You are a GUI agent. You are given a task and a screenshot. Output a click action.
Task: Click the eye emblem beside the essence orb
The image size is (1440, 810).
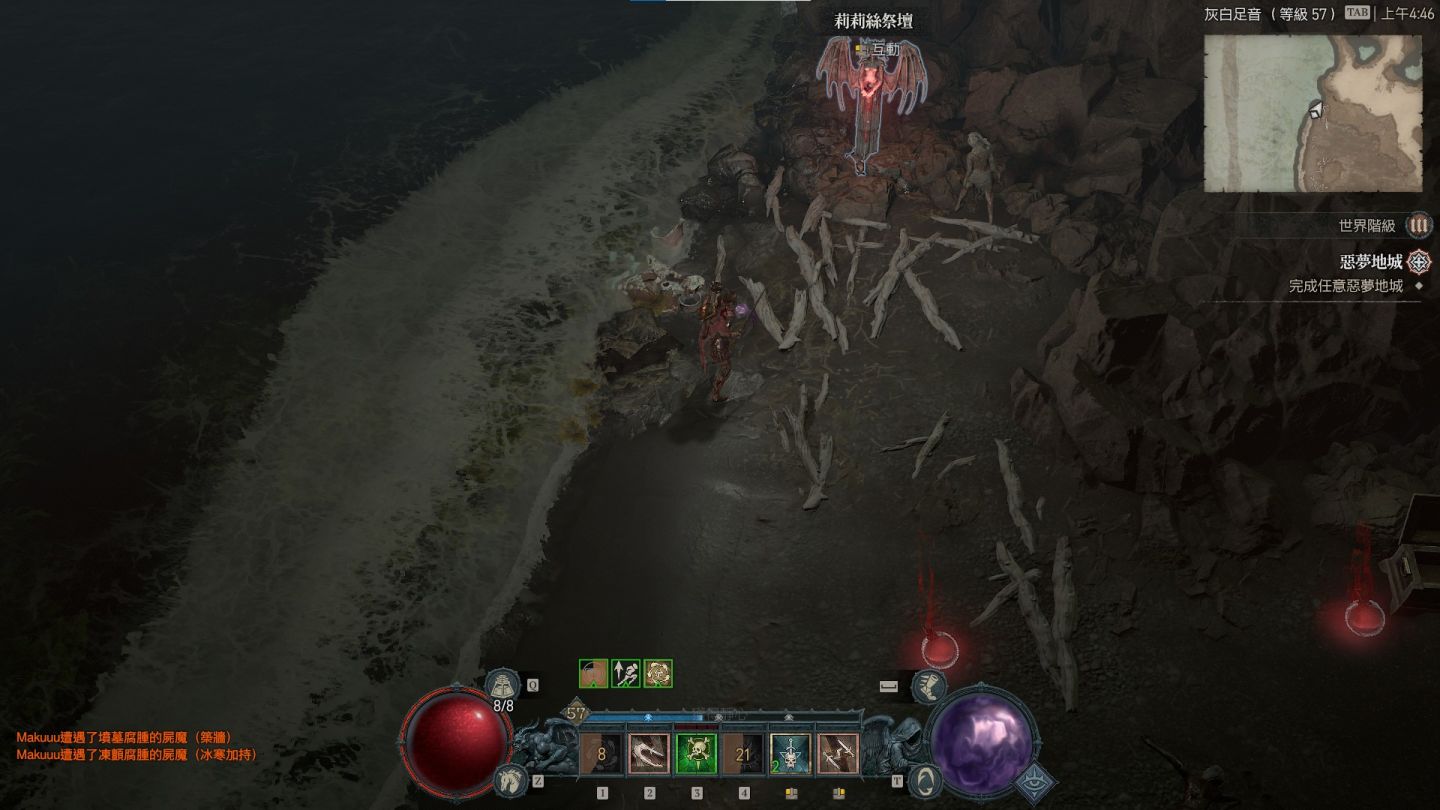tap(1036, 783)
